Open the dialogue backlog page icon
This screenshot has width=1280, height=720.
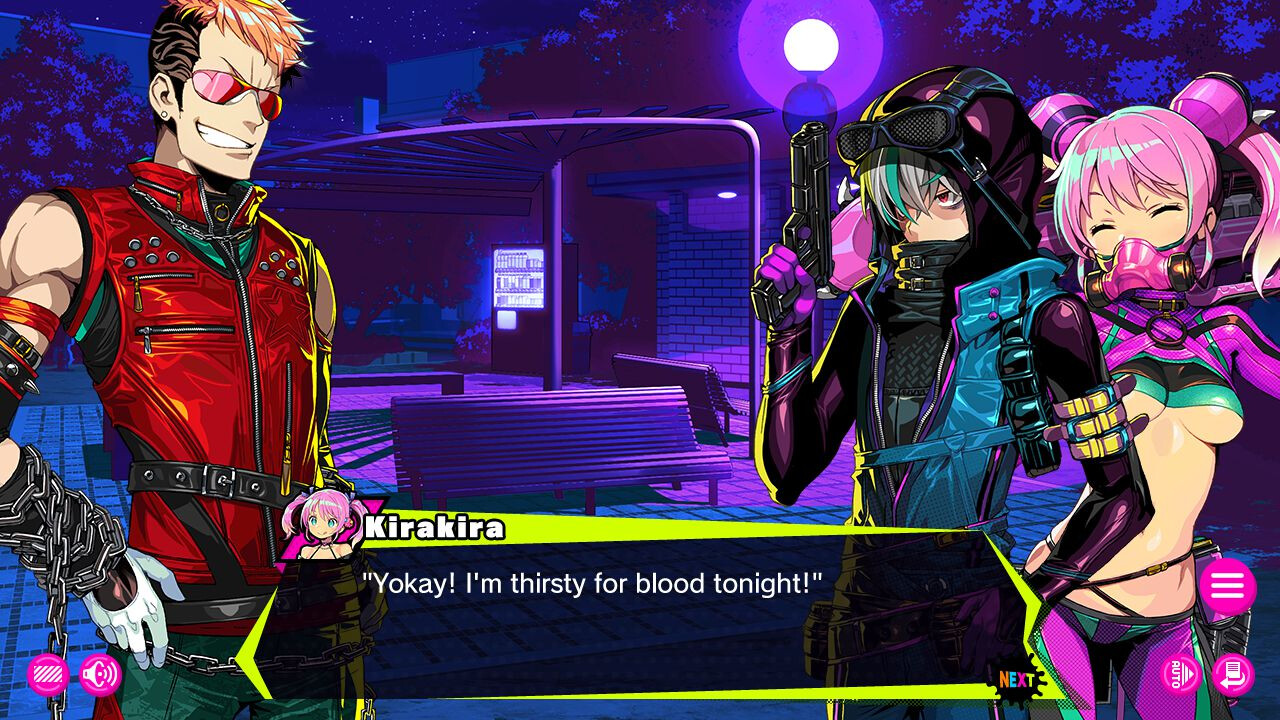(x=1232, y=674)
